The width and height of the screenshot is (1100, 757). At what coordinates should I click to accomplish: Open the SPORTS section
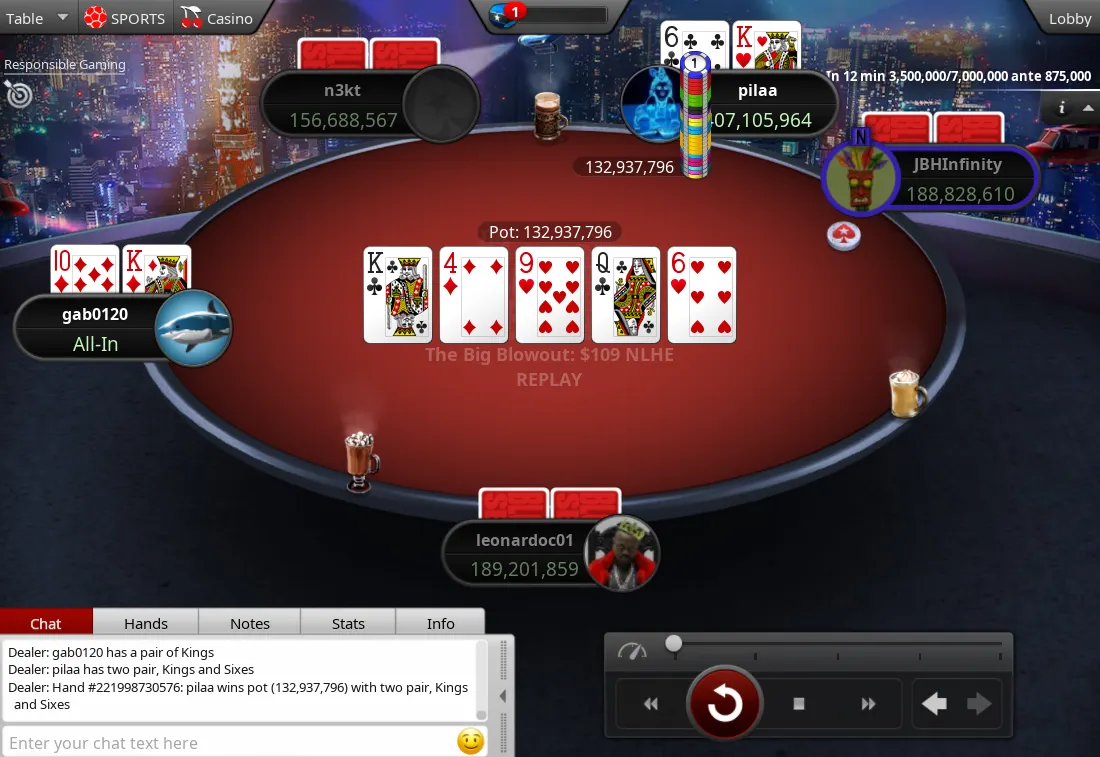[125, 18]
